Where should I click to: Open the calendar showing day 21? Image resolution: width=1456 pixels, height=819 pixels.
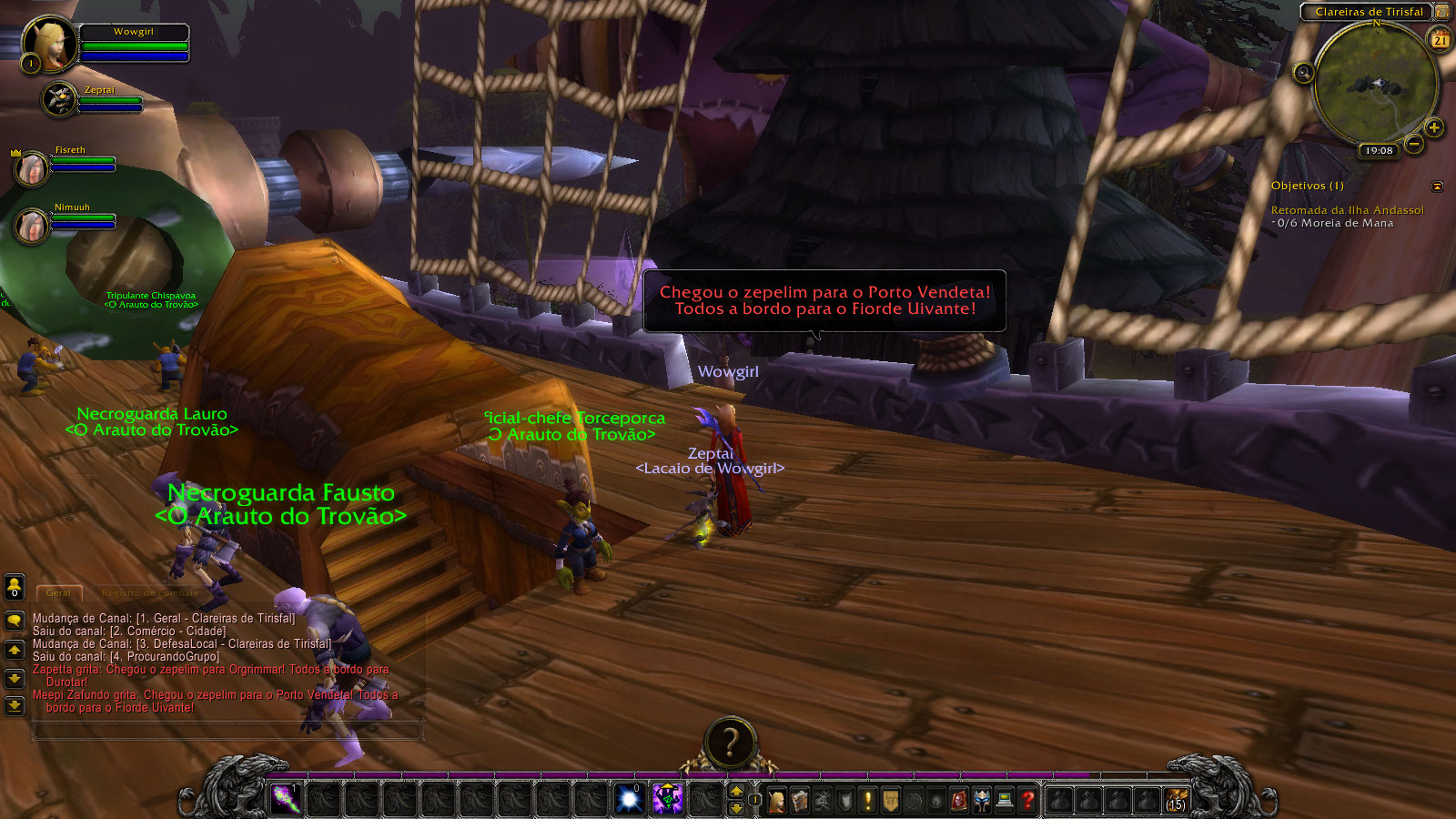[x=1441, y=40]
